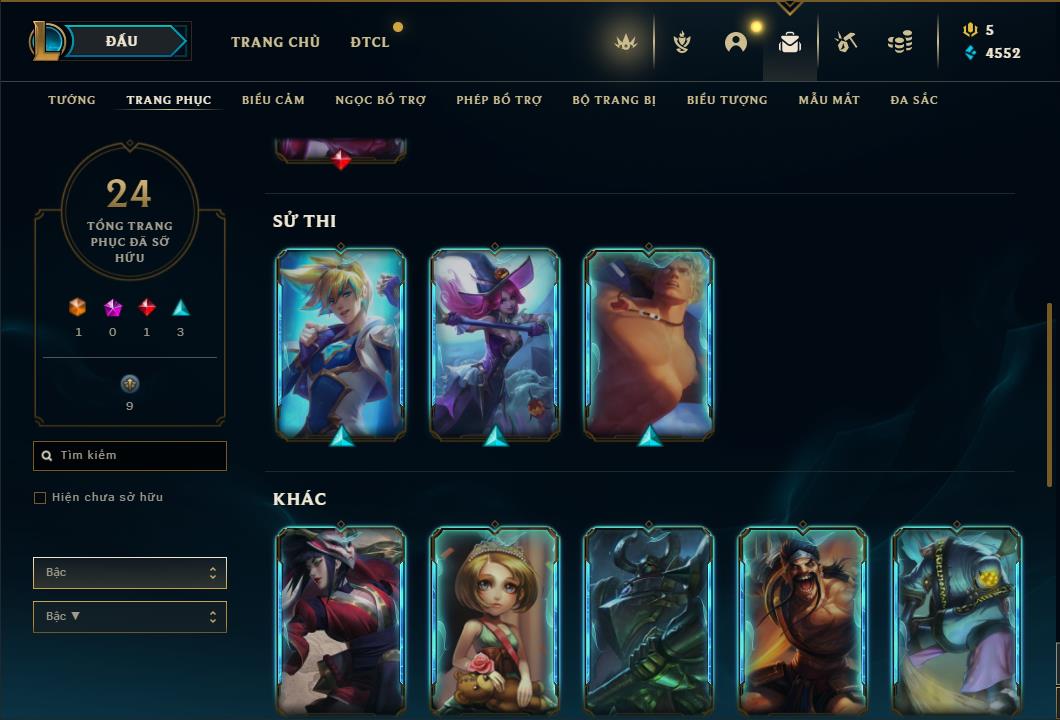
Task: Show the BIỂU TƯỢNG icons tab
Action: pyautogui.click(x=727, y=100)
